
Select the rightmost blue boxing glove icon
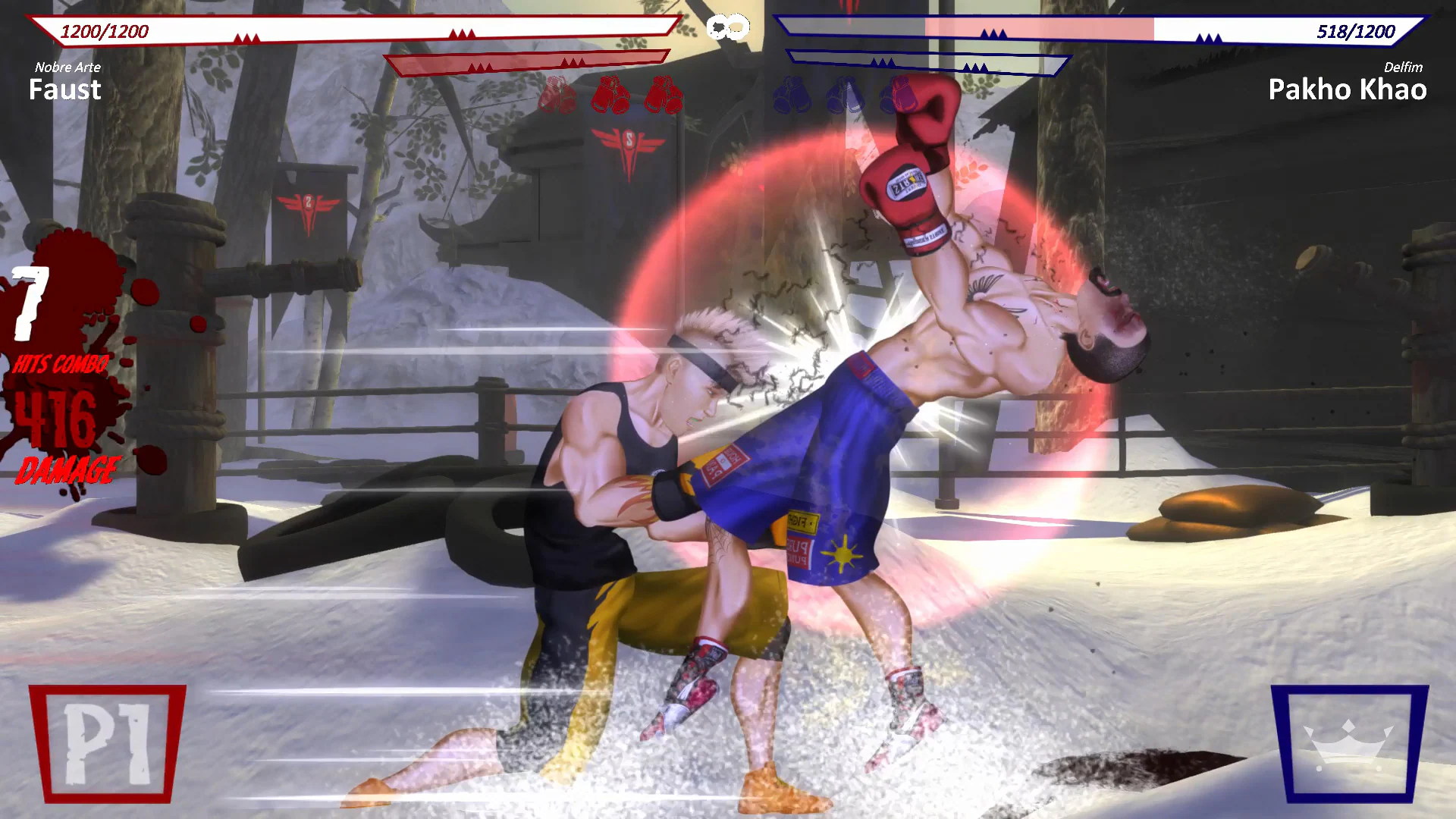(896, 96)
